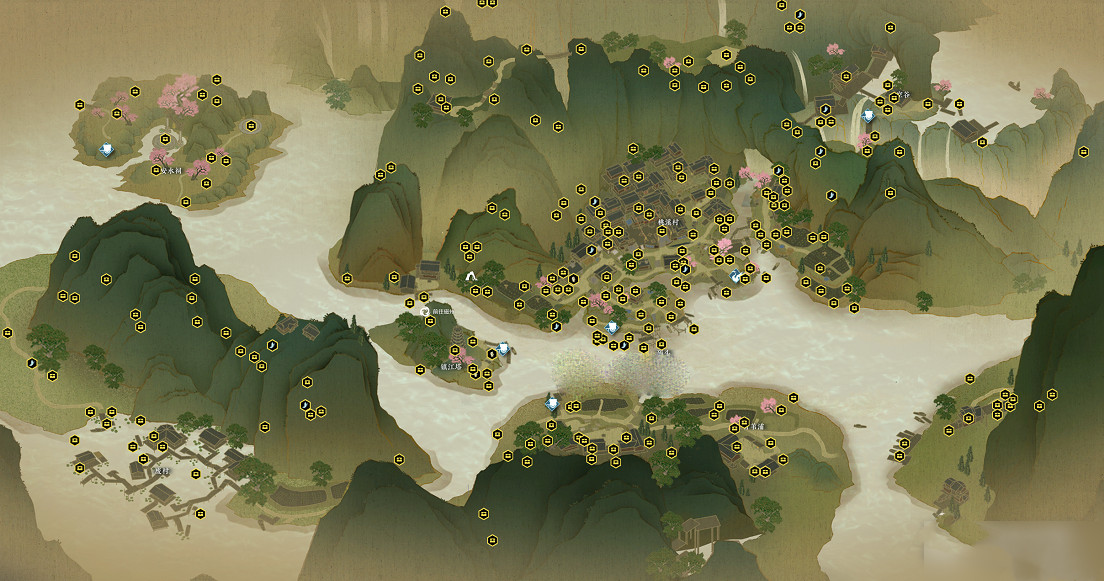The height and width of the screenshot is (581, 1104).
Task: Click the blue waypoint beside 镇江塔
Action: pos(503,349)
